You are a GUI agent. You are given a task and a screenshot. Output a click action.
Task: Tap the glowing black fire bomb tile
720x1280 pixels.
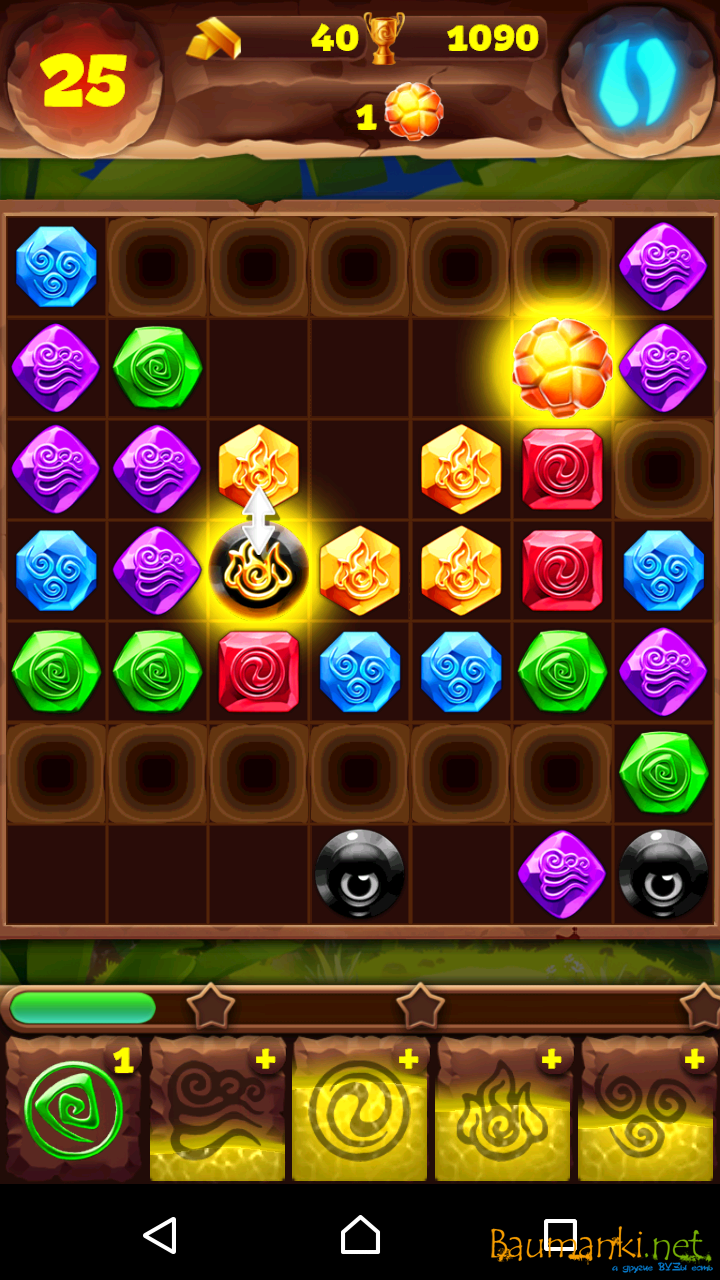[x=259, y=570]
